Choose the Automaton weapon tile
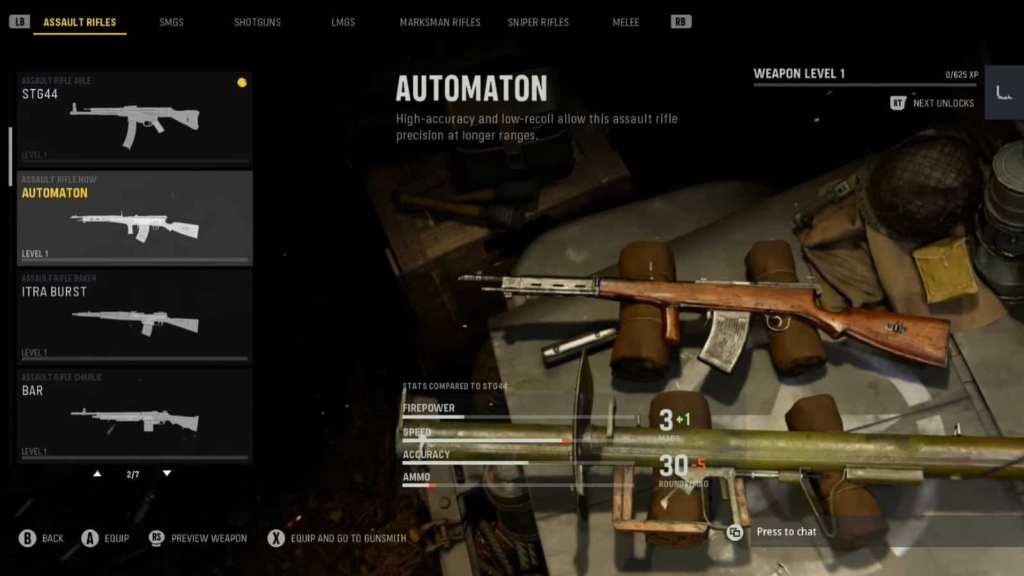The image size is (1024, 576). (x=134, y=217)
